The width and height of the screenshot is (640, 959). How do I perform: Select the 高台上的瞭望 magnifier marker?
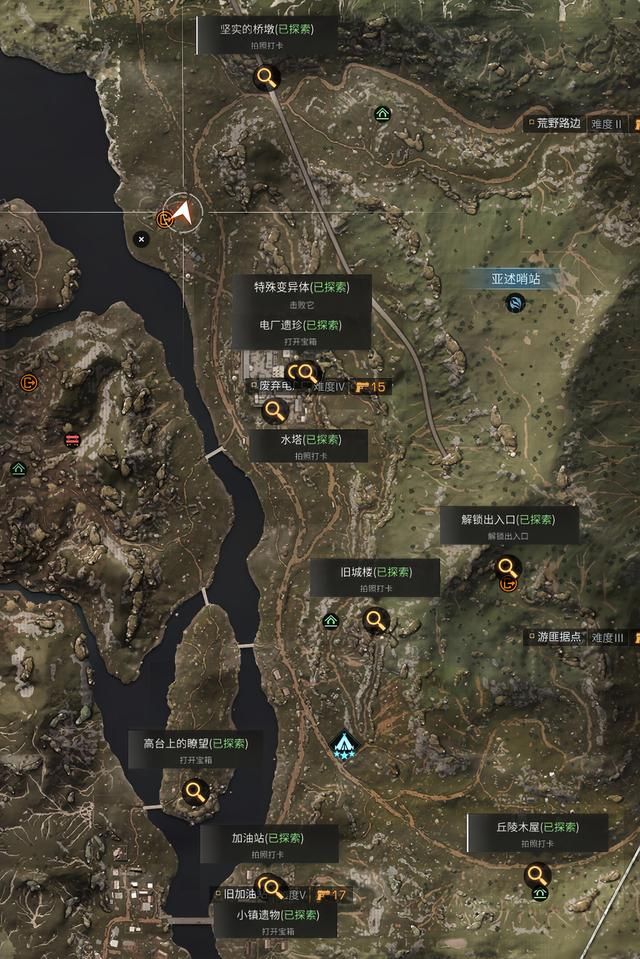[x=194, y=793]
